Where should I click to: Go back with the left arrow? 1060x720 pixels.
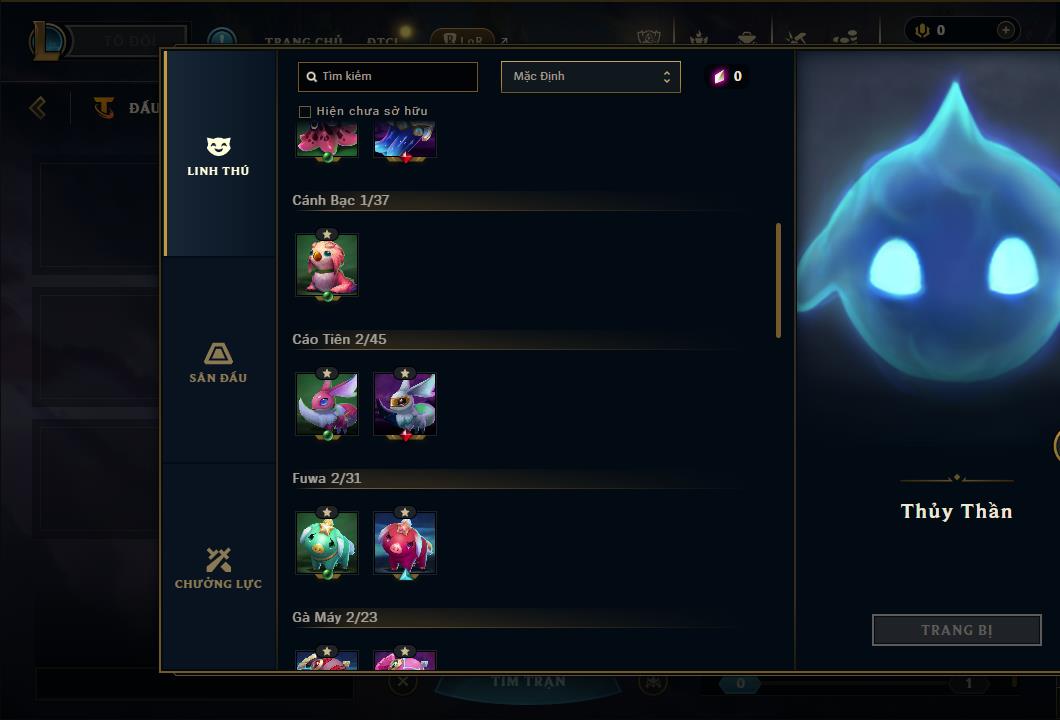(38, 107)
